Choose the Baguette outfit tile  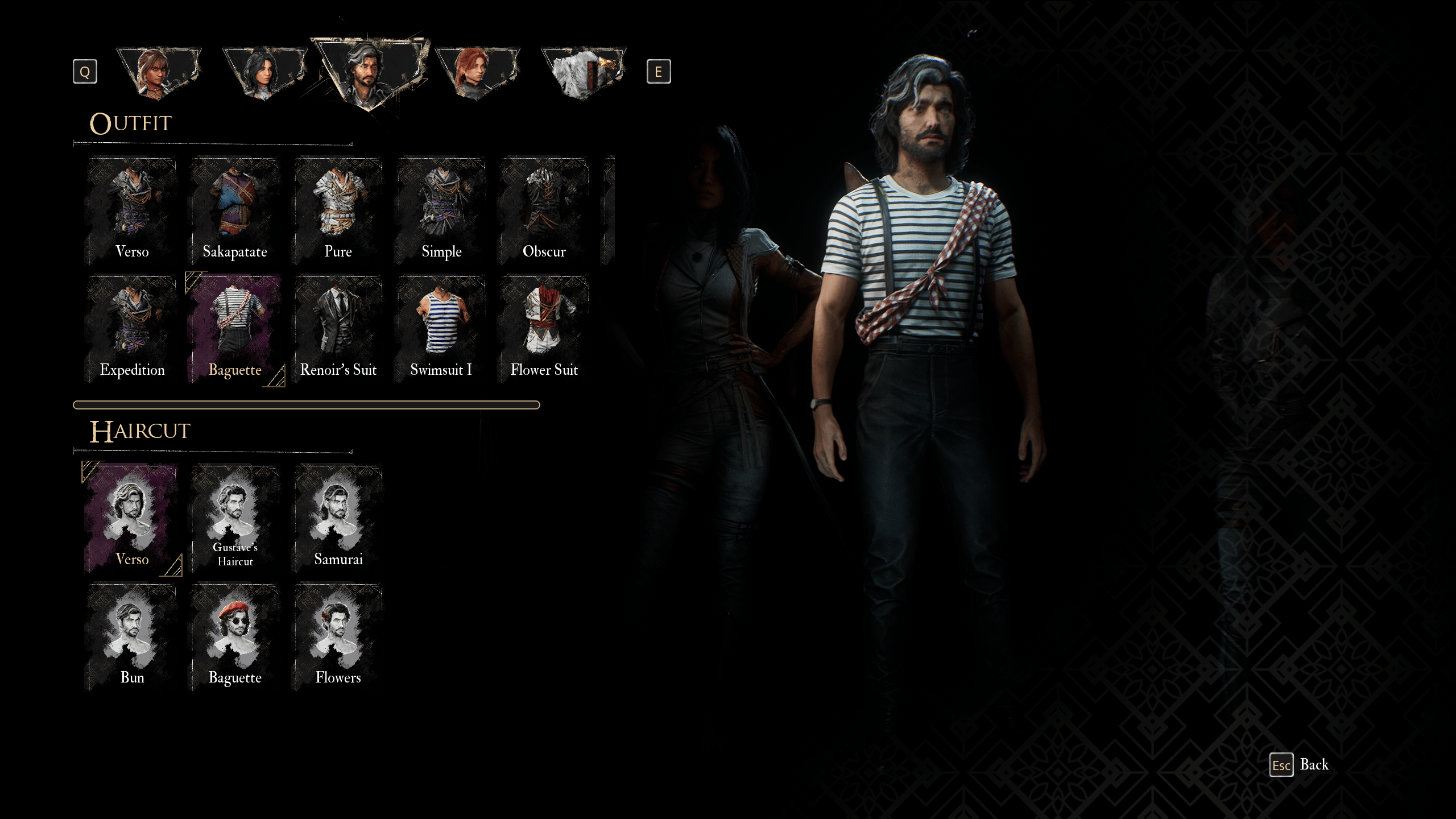(x=235, y=330)
